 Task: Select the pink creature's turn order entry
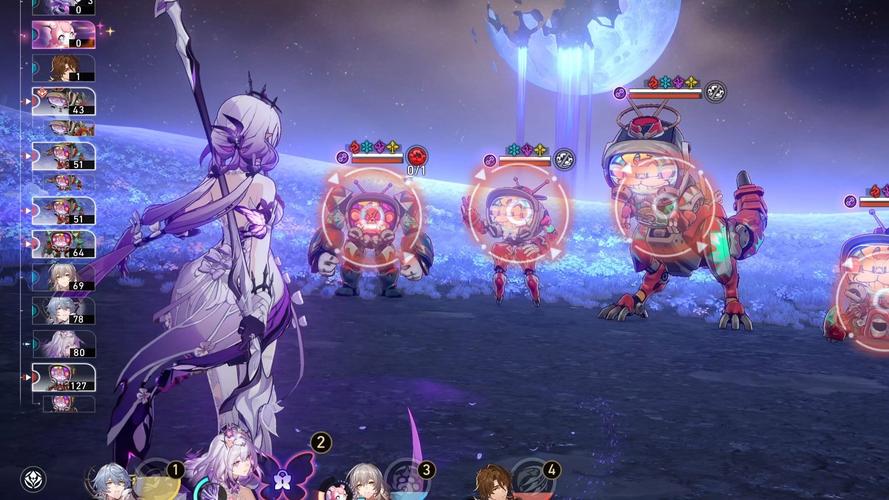pyautogui.click(x=64, y=35)
